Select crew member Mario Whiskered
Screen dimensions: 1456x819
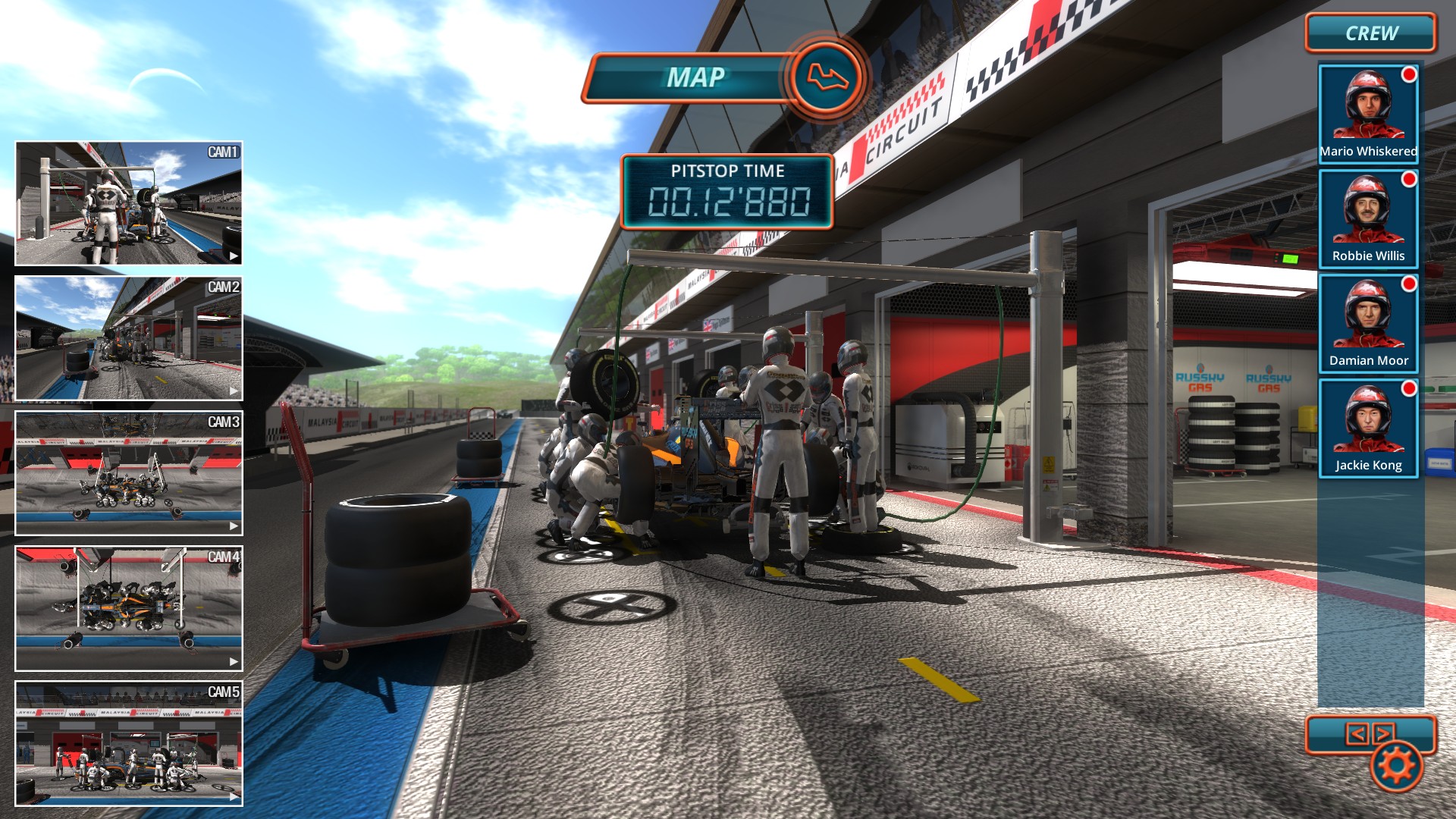click(x=1368, y=114)
